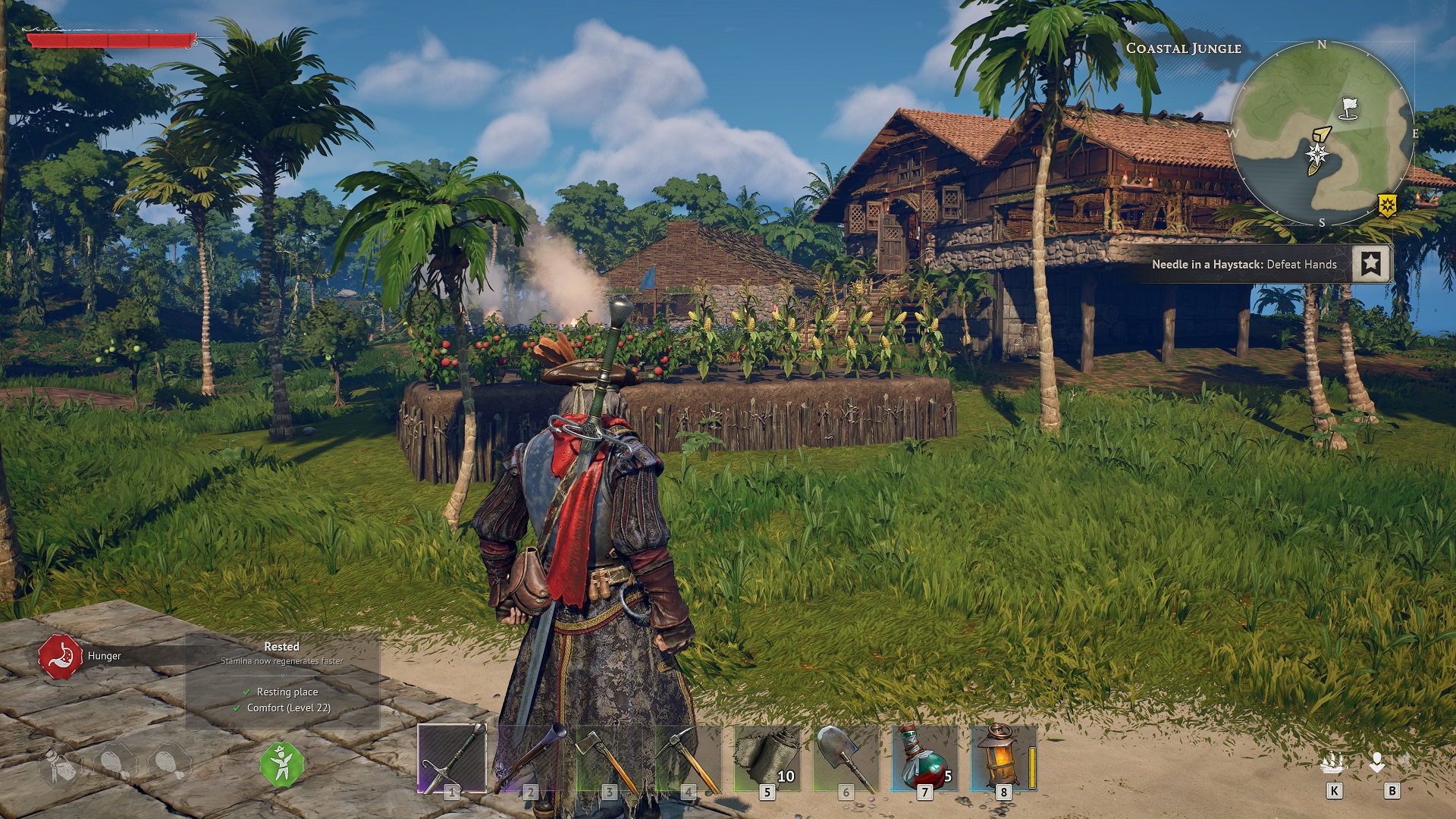Pick the cloth roll stack of 10
This screenshot has width=1456, height=819.
pos(767,758)
